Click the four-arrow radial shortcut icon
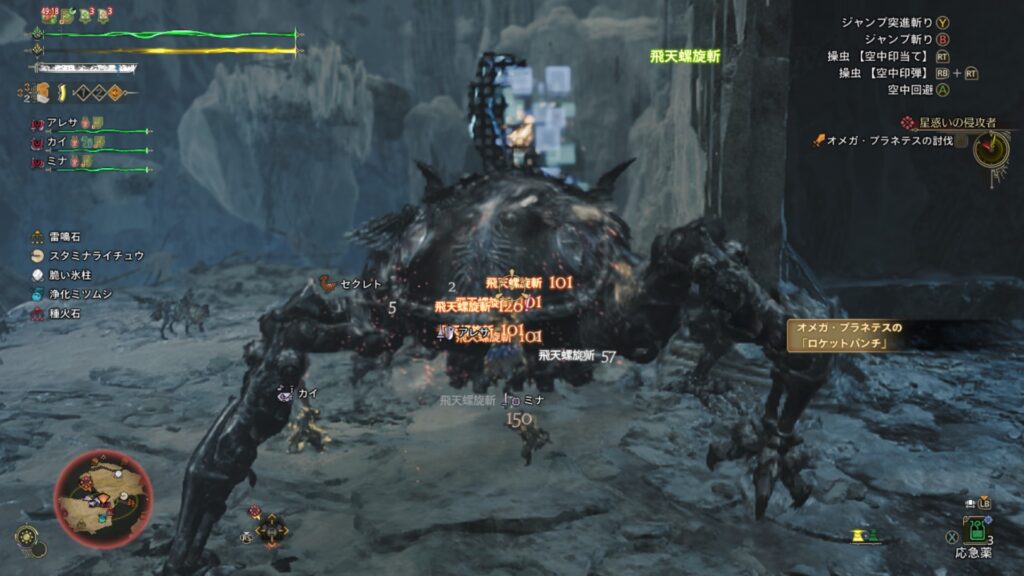 (271, 527)
